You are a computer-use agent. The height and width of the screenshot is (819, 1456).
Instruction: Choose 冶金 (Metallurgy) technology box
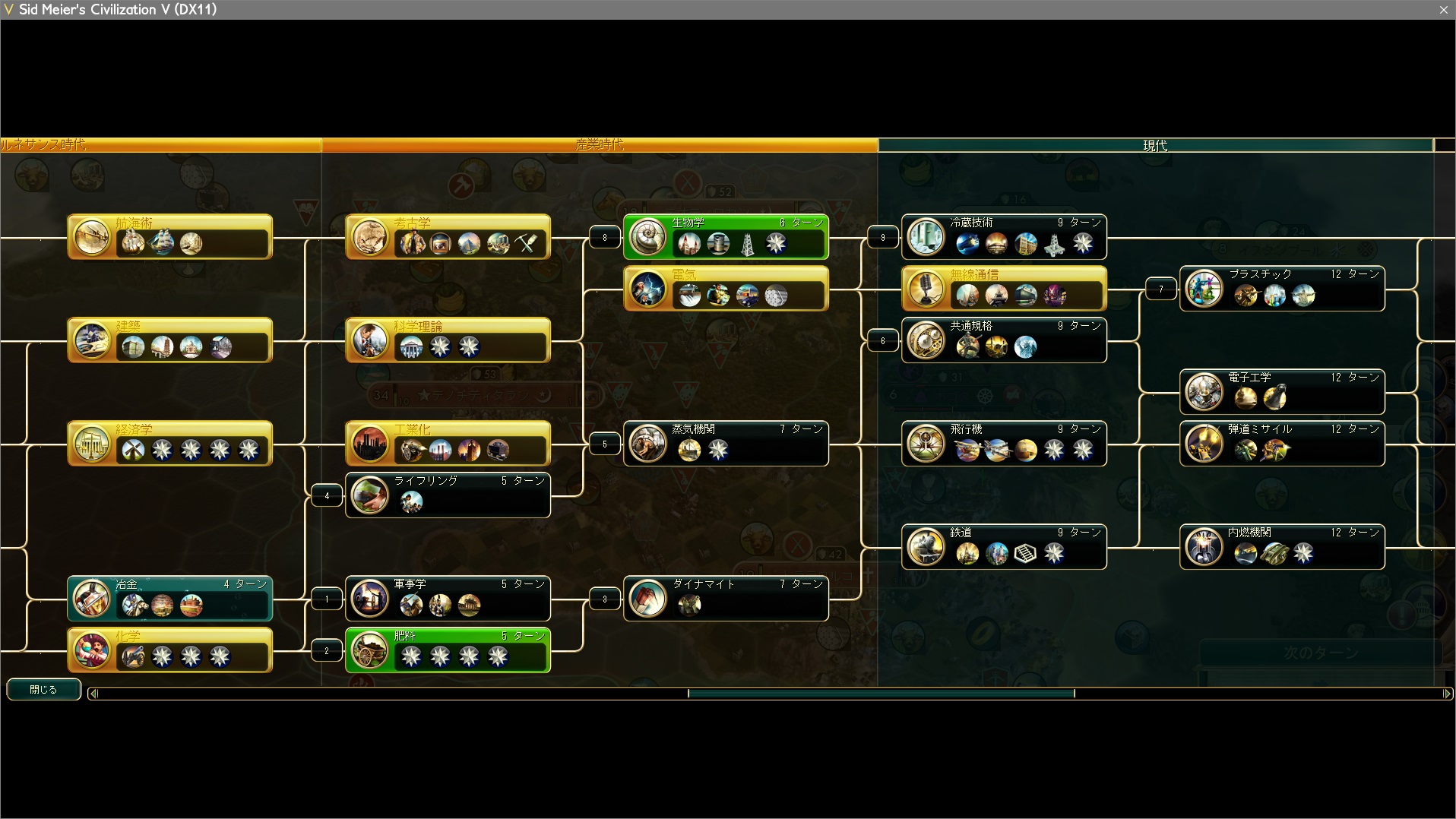(169, 599)
